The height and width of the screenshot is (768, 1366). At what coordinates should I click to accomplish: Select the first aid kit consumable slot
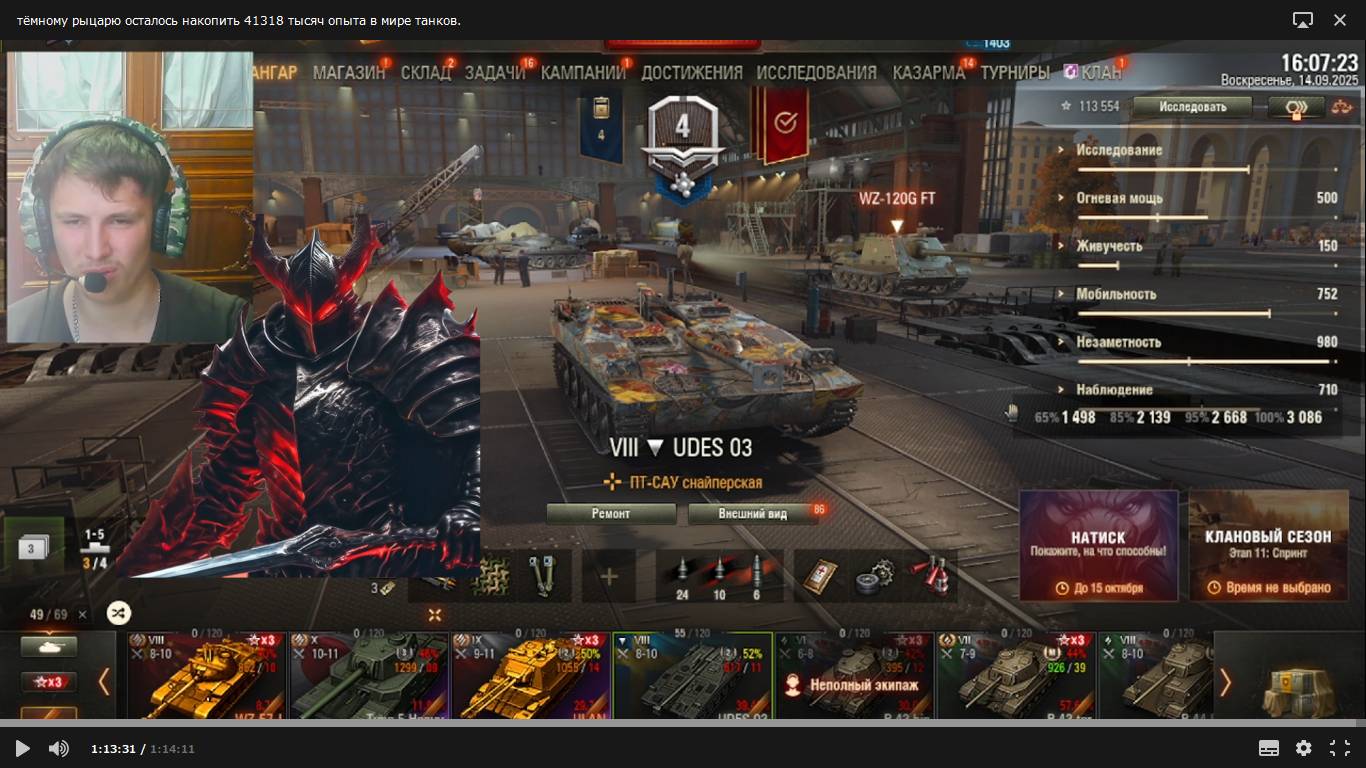pyautogui.click(x=820, y=576)
